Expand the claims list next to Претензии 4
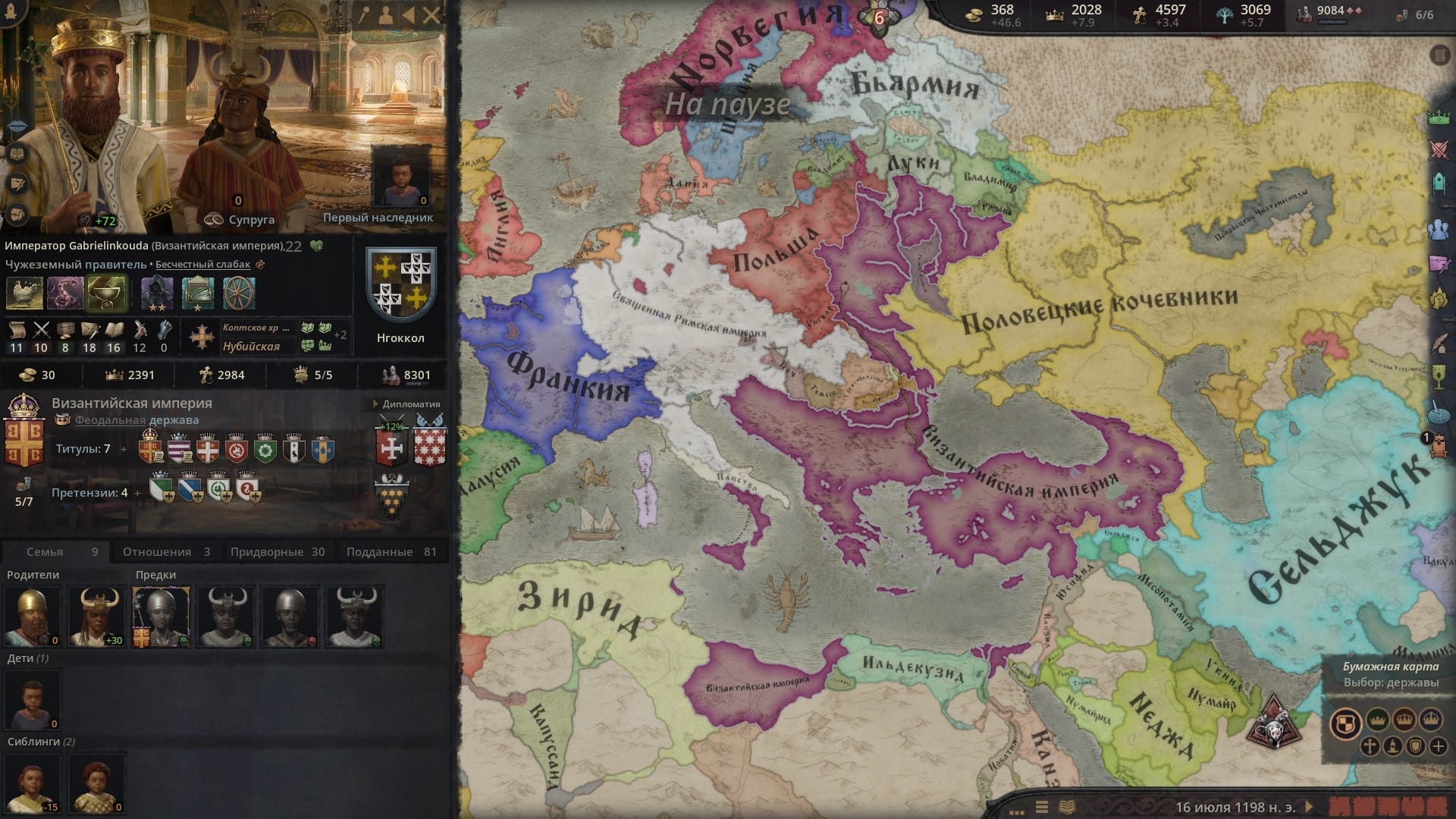This screenshot has height=819, width=1456. point(137,492)
